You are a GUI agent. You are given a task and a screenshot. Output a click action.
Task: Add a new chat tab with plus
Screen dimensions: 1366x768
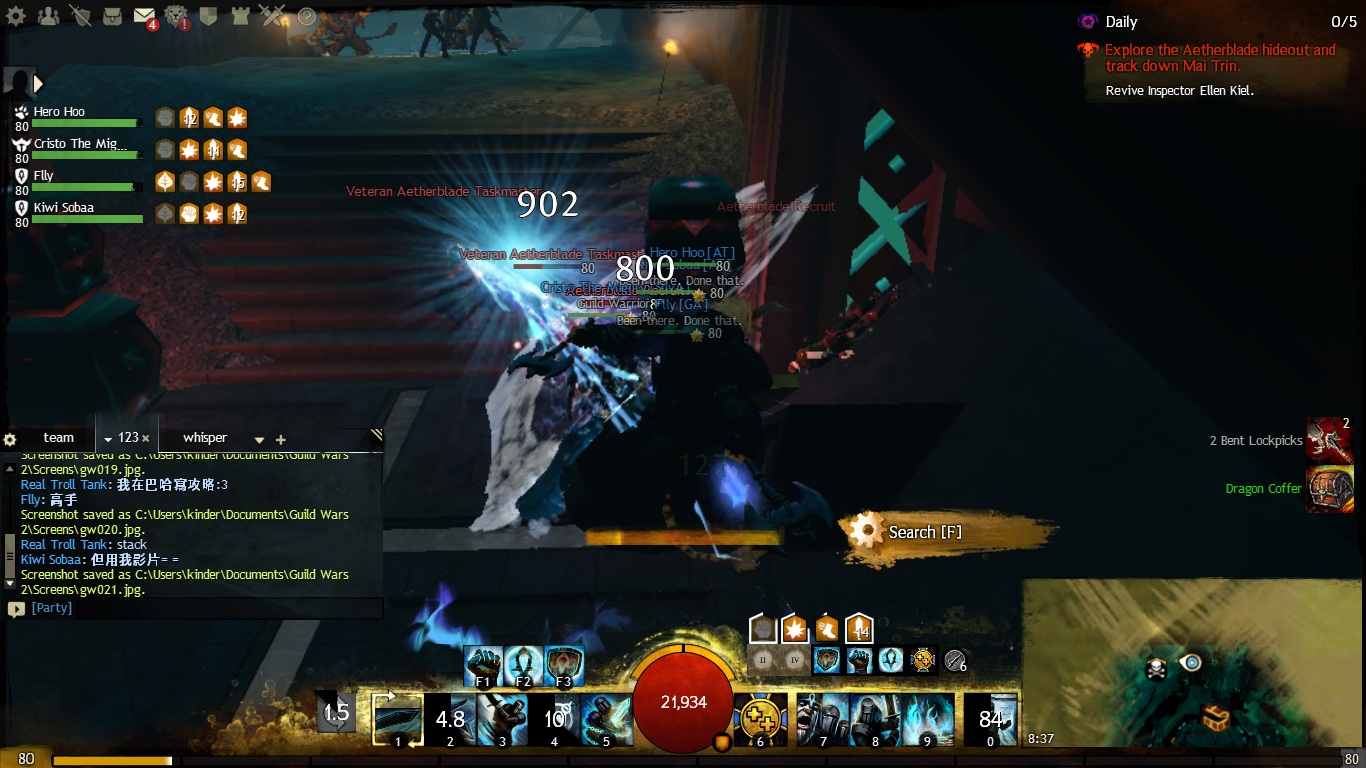(281, 440)
